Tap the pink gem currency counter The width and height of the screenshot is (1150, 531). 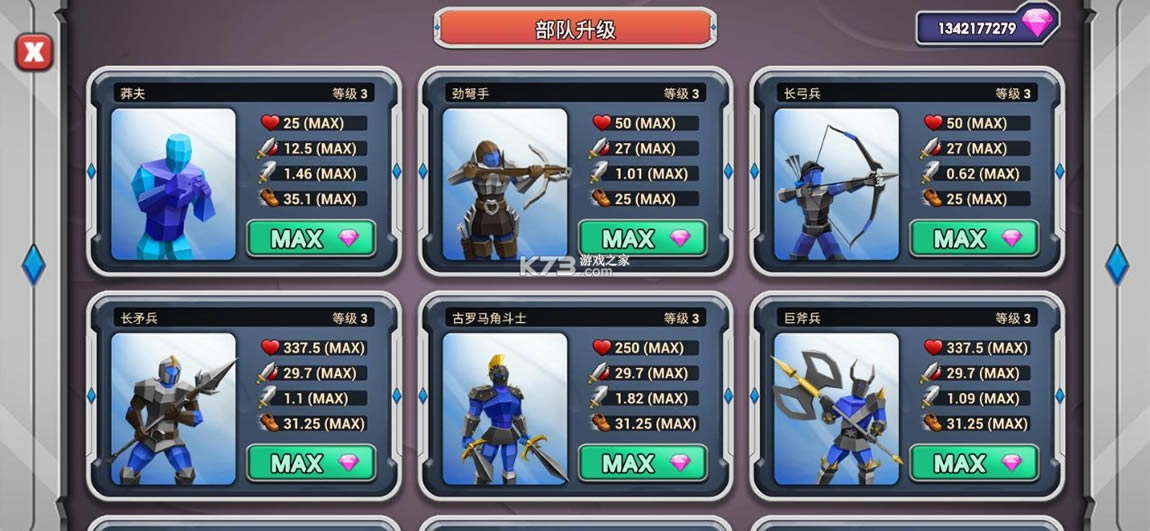986,27
